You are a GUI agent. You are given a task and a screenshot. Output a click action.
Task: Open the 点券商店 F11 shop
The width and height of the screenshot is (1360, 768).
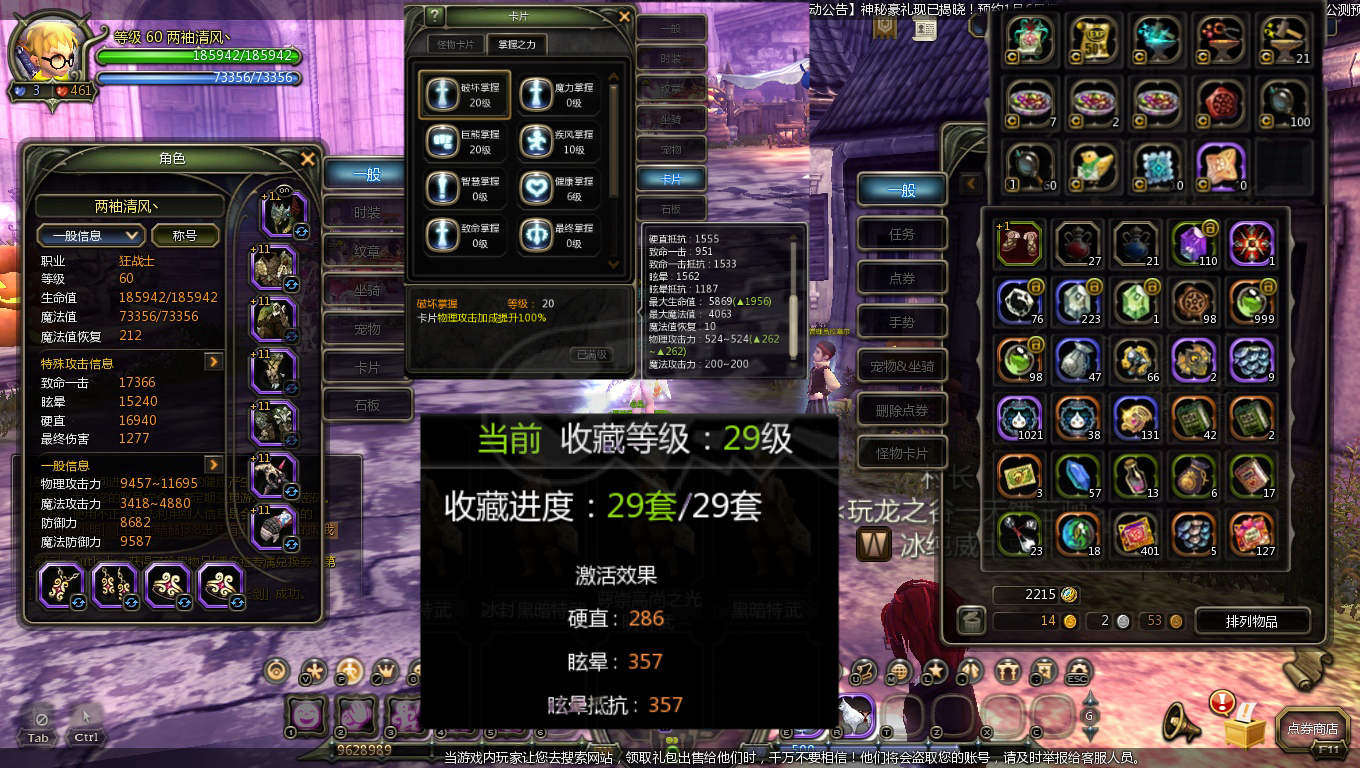pyautogui.click(x=1311, y=729)
